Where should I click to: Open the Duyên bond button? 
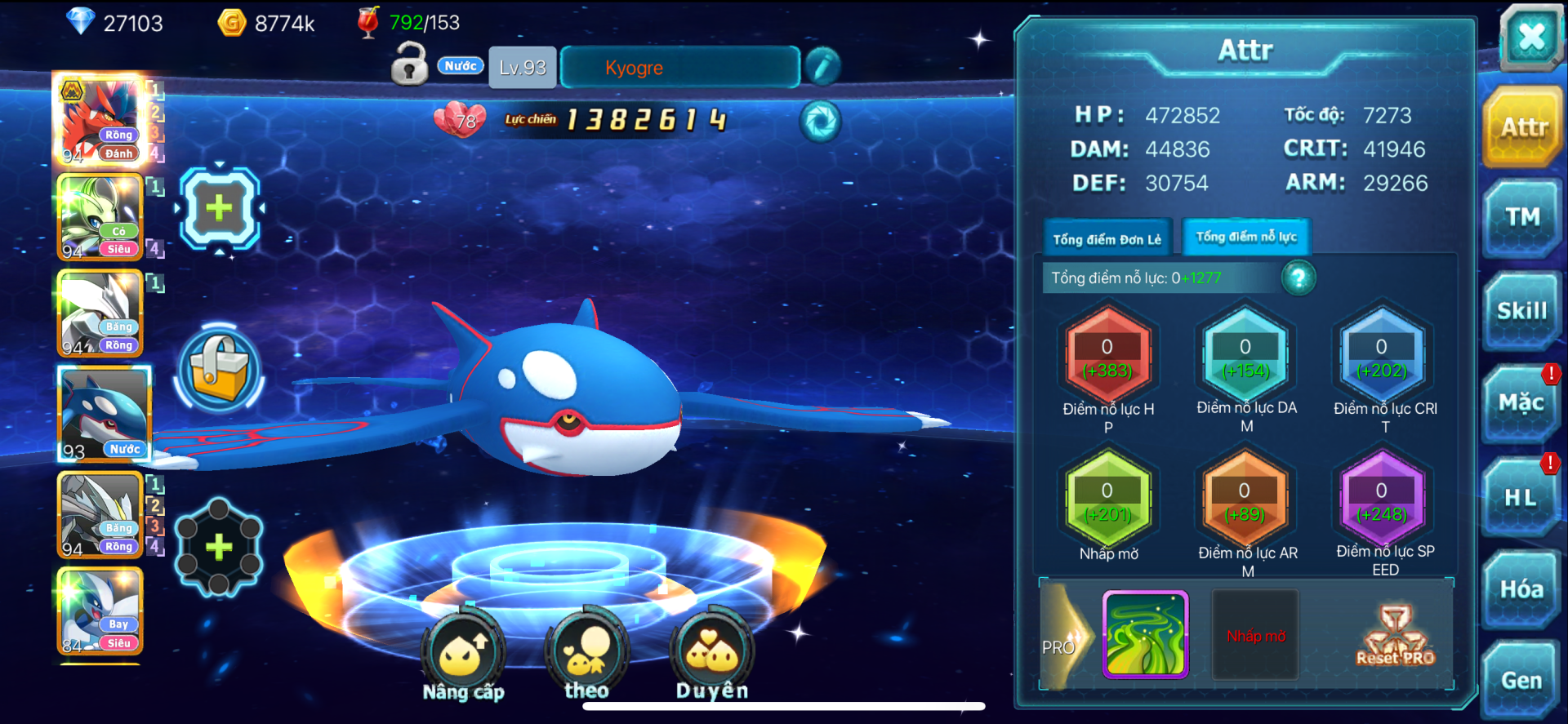[711, 655]
